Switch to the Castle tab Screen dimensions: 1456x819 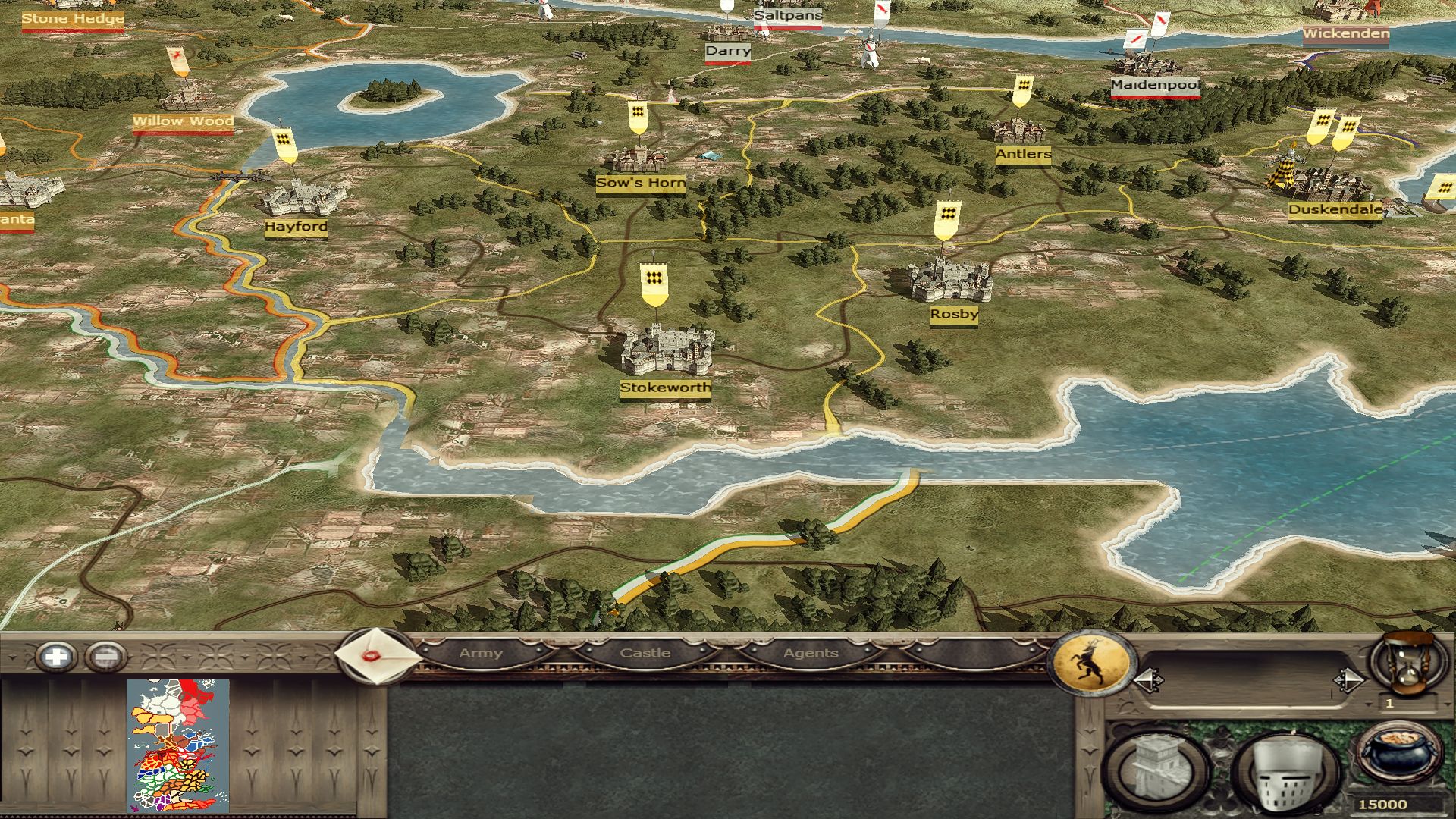645,653
